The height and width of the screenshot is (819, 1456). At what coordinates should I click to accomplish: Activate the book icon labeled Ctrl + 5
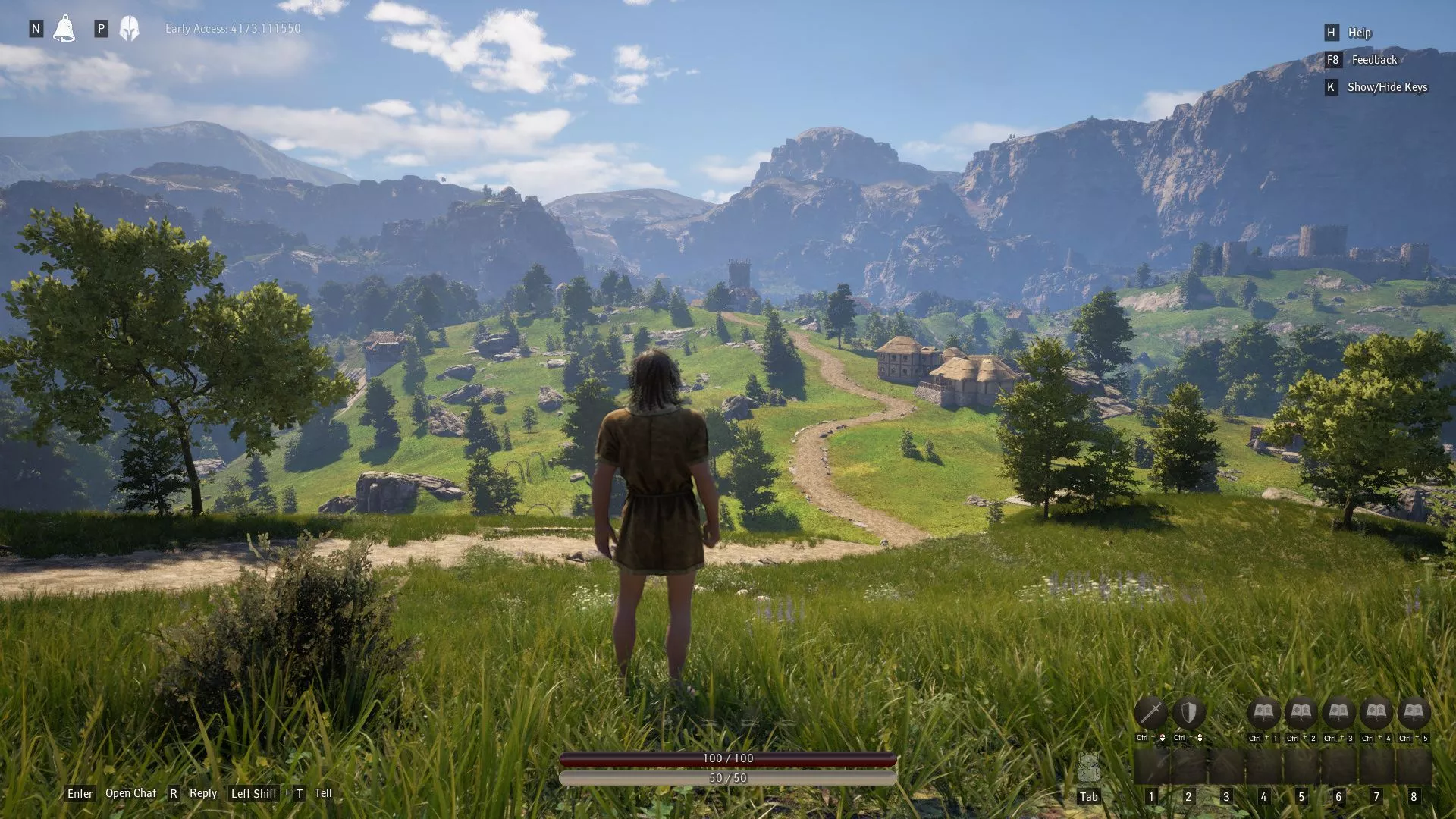tap(1414, 713)
